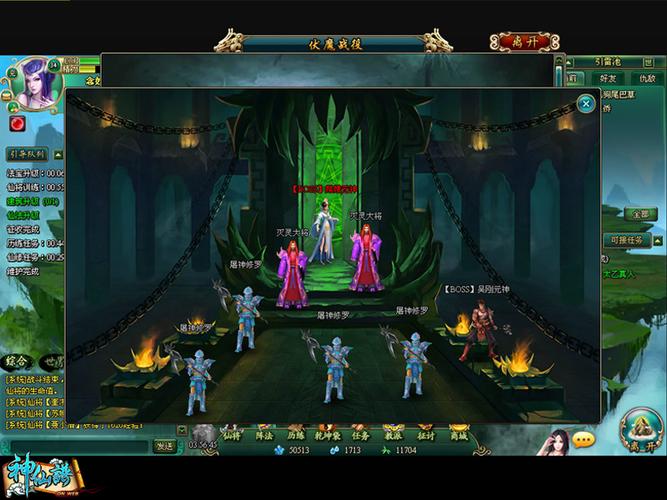Open the orange chat bubble icon
Screen dimensions: 667x500
click(583, 440)
